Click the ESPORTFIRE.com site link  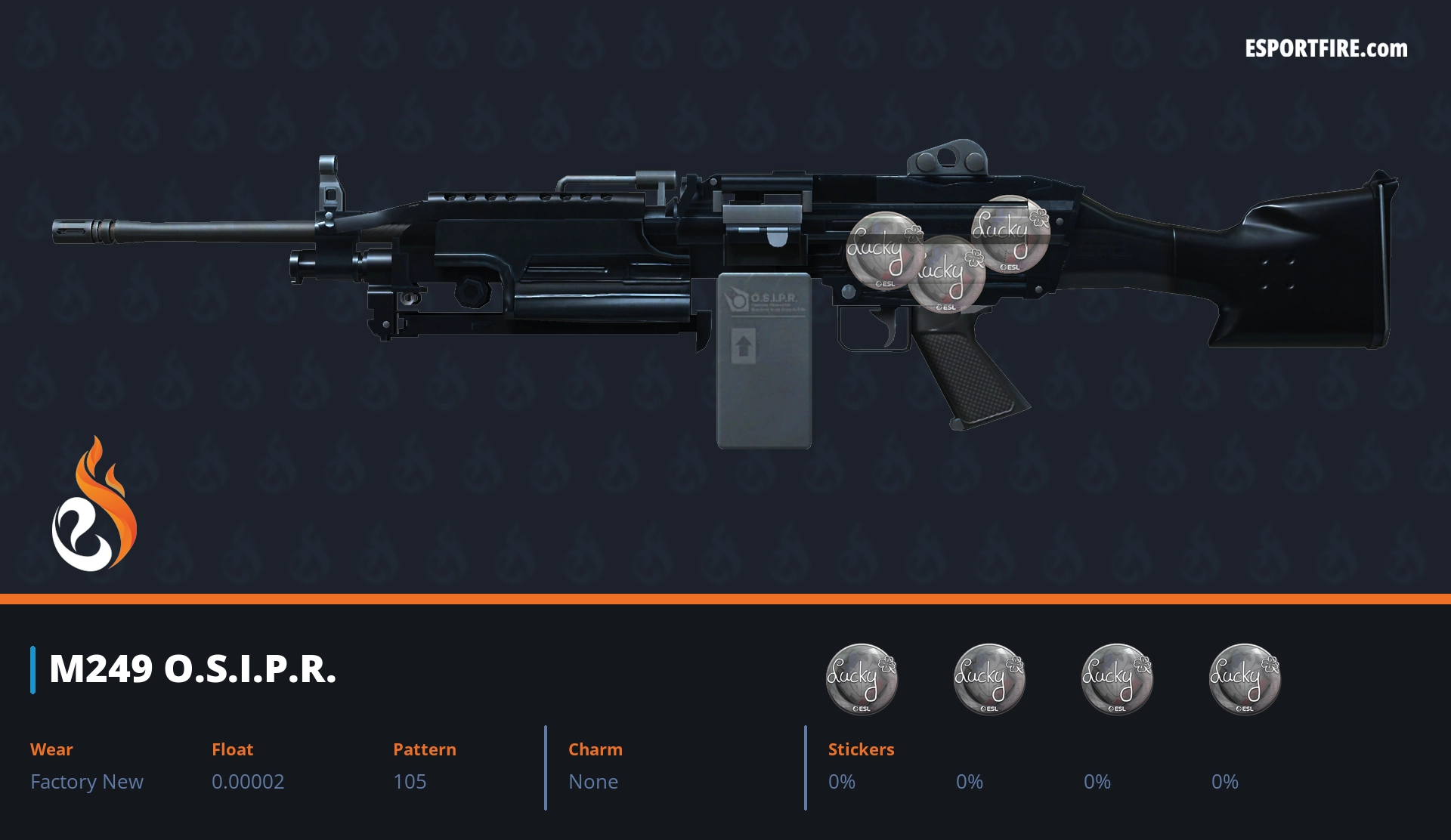click(1326, 49)
